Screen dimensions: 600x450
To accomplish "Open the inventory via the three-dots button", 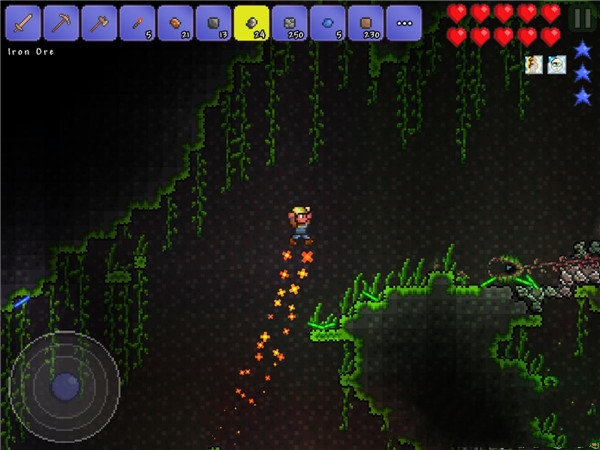I will pos(403,21).
